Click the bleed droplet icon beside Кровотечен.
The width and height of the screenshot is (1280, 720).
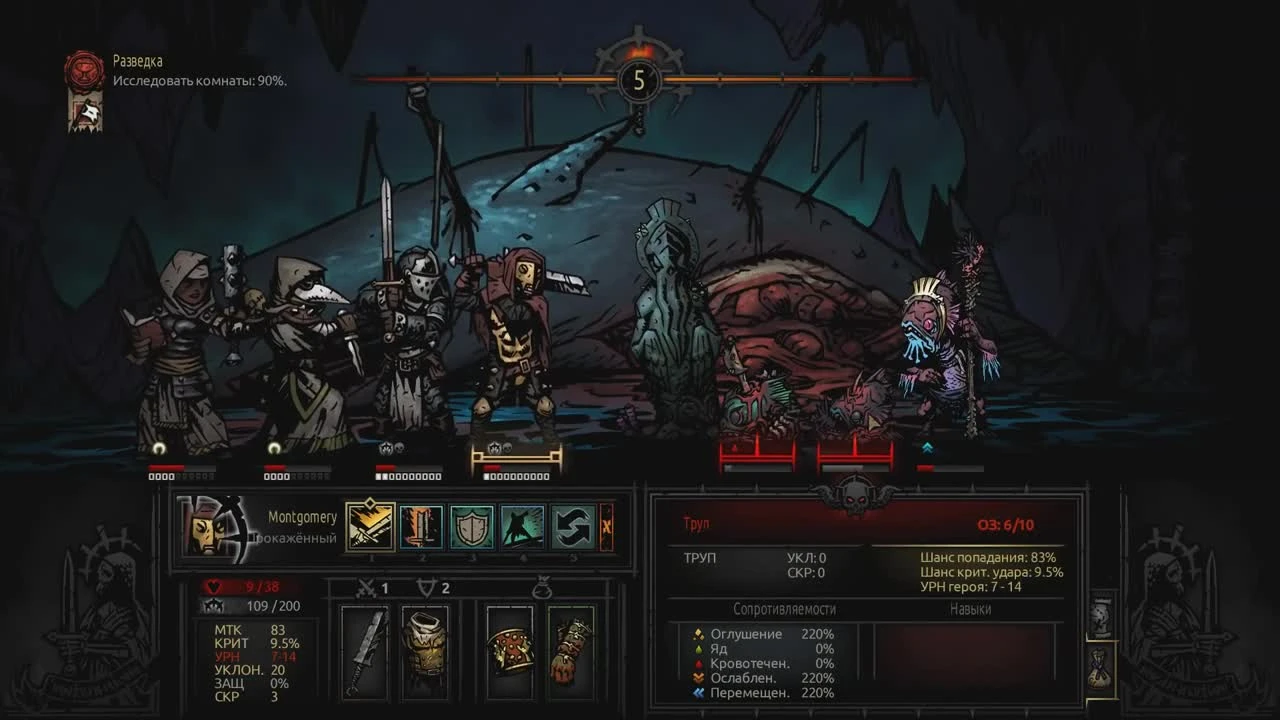[697, 665]
